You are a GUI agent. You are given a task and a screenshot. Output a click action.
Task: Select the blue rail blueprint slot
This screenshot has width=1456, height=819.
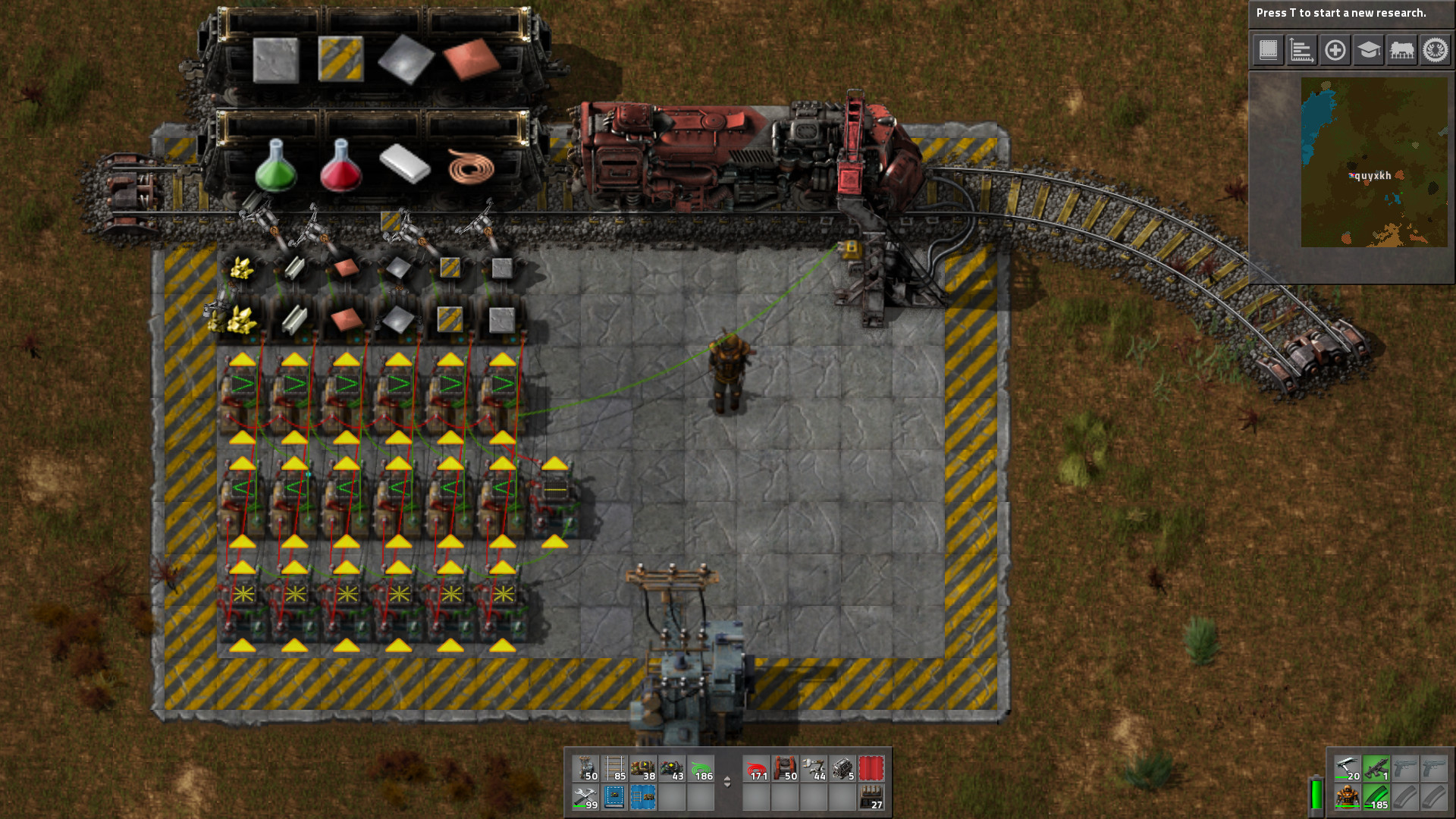click(643, 797)
